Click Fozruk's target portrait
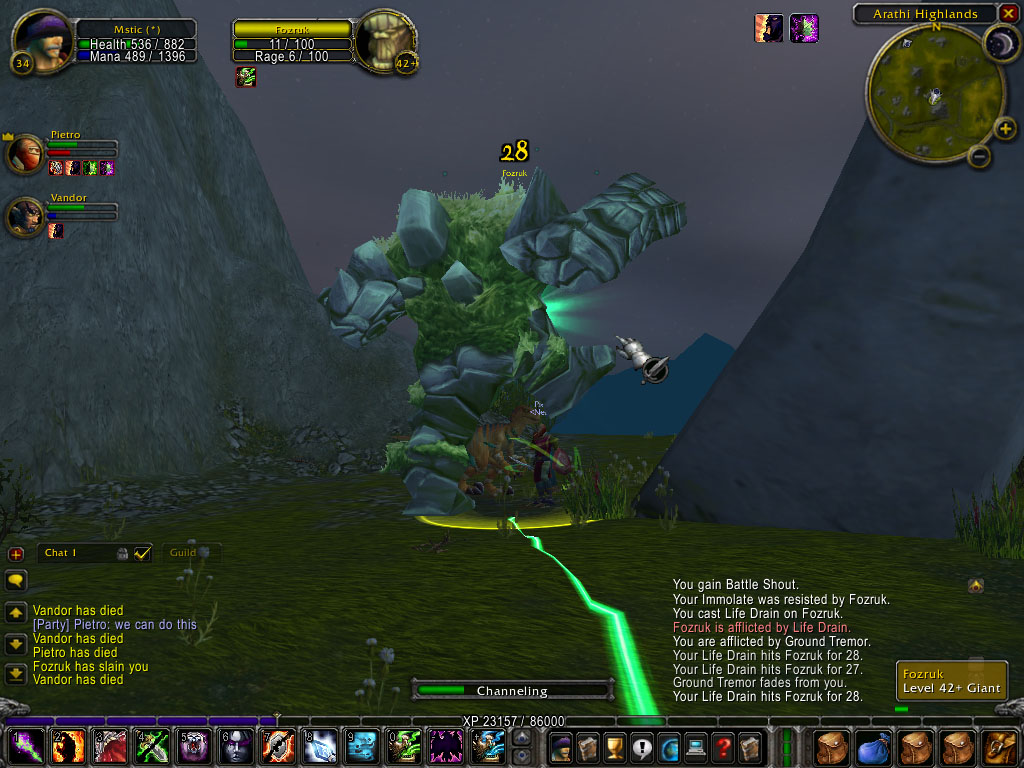Image resolution: width=1024 pixels, height=768 pixels. [385, 41]
